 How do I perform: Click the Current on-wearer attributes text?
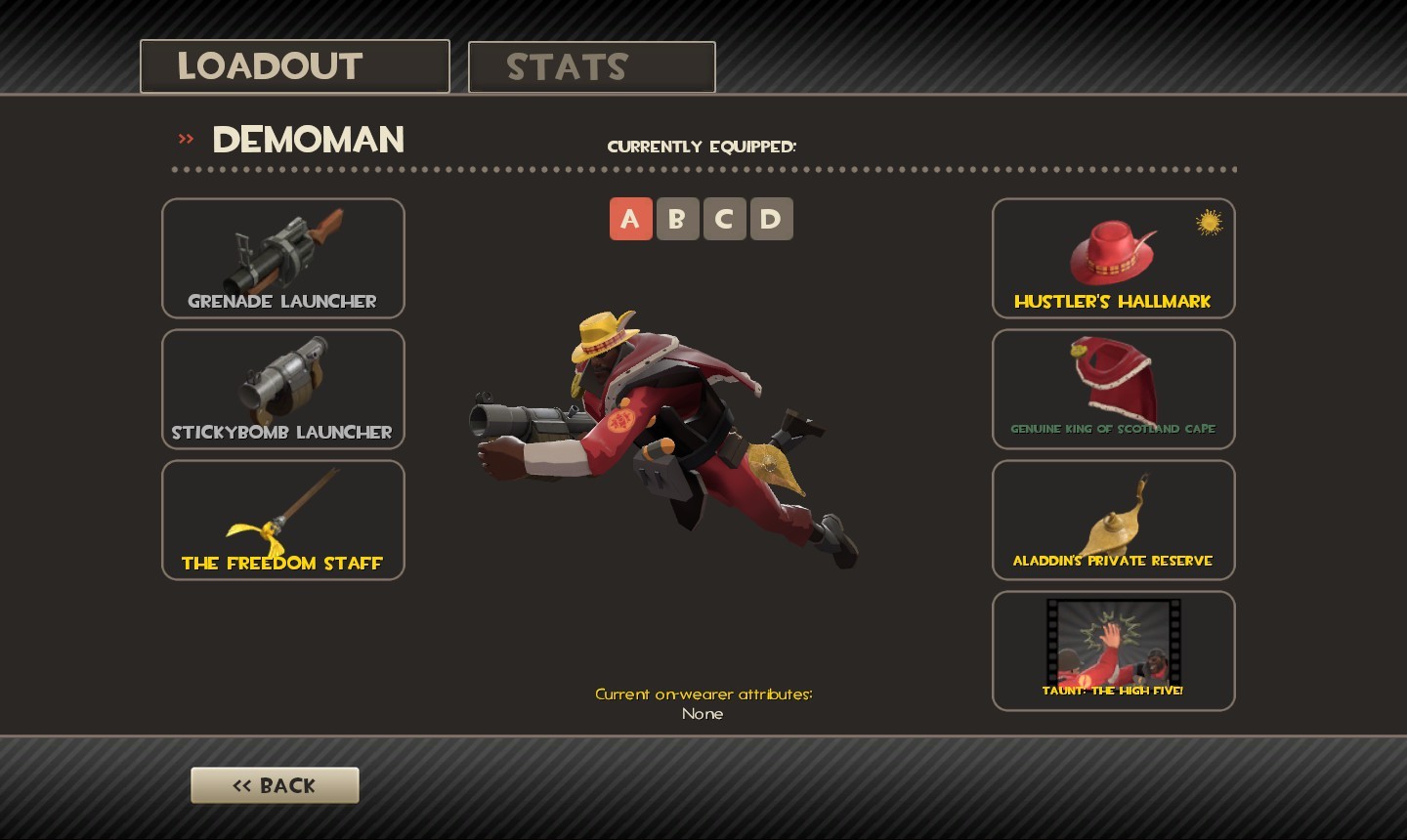[x=703, y=693]
